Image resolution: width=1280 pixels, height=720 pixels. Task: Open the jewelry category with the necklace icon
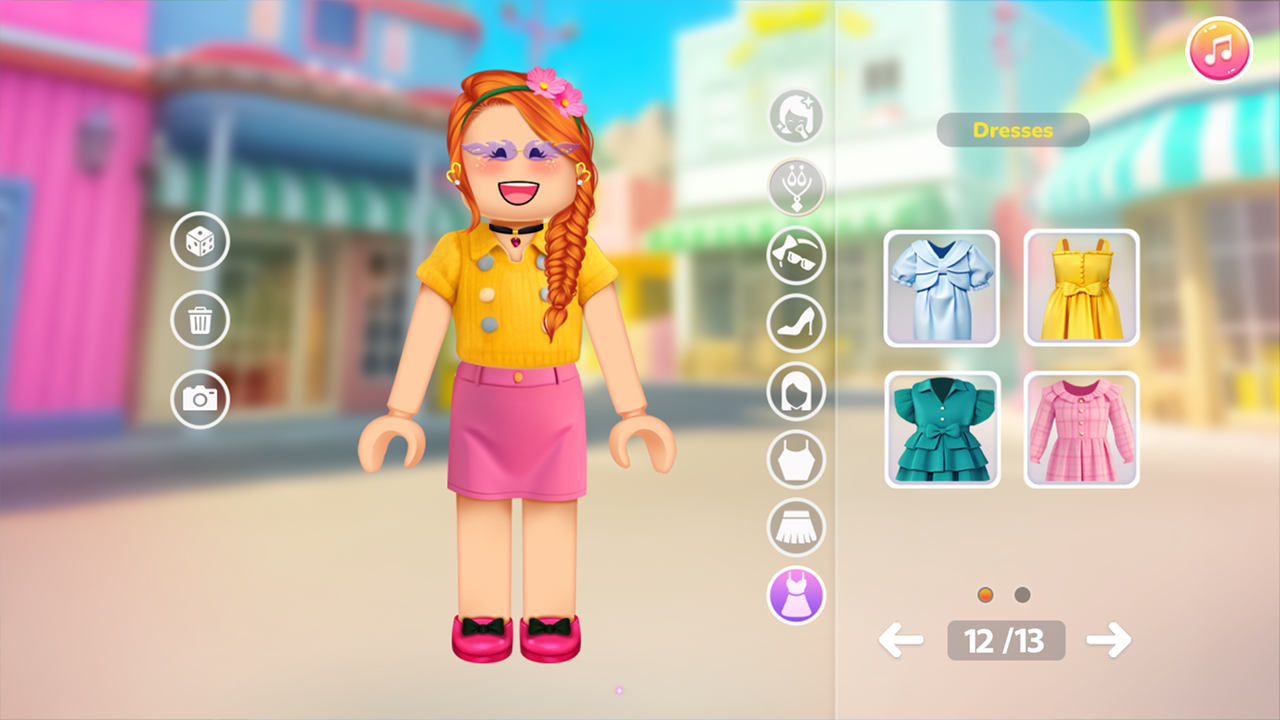pyautogui.click(x=796, y=188)
